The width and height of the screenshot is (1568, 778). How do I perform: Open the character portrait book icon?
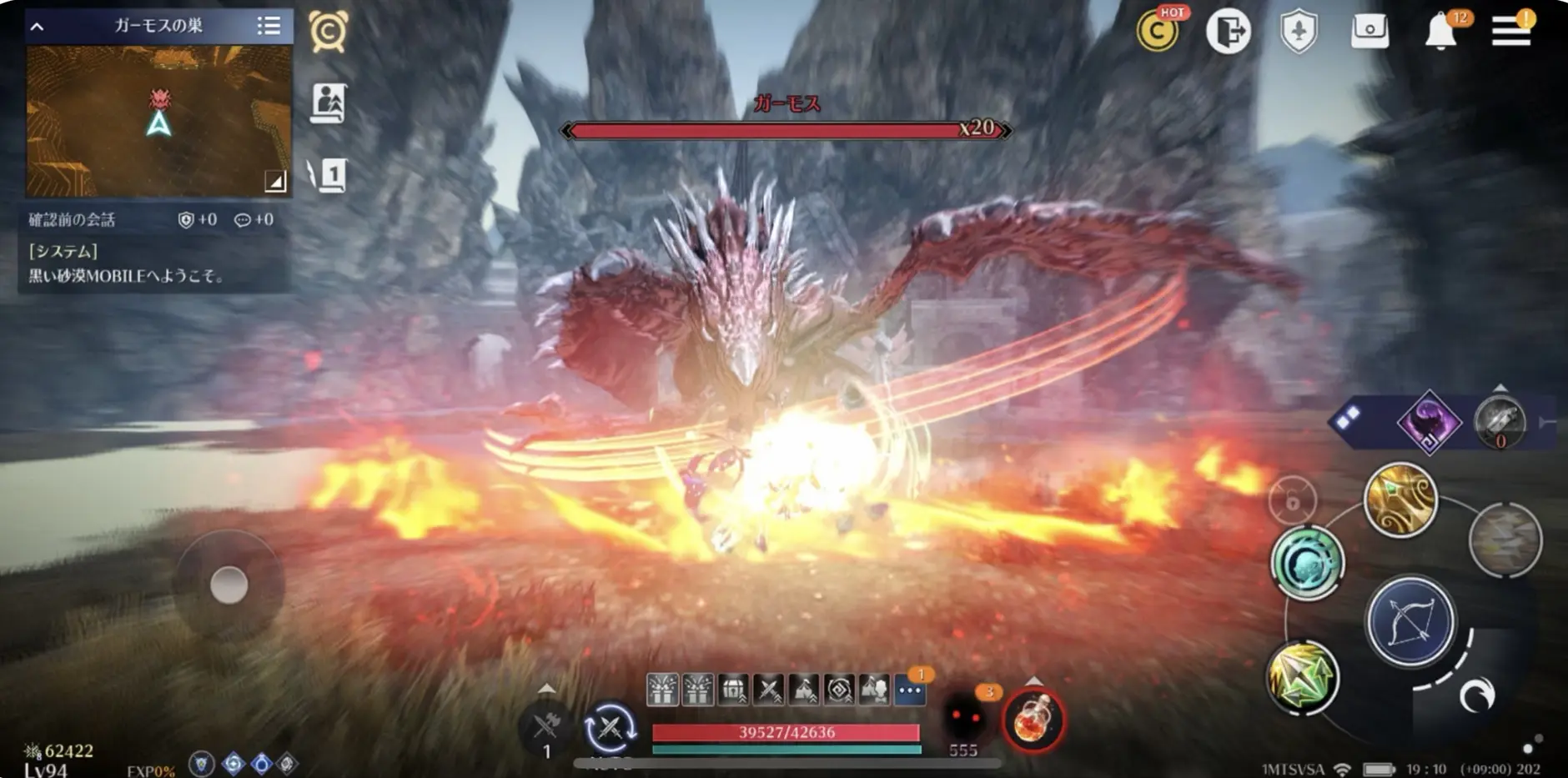329,104
